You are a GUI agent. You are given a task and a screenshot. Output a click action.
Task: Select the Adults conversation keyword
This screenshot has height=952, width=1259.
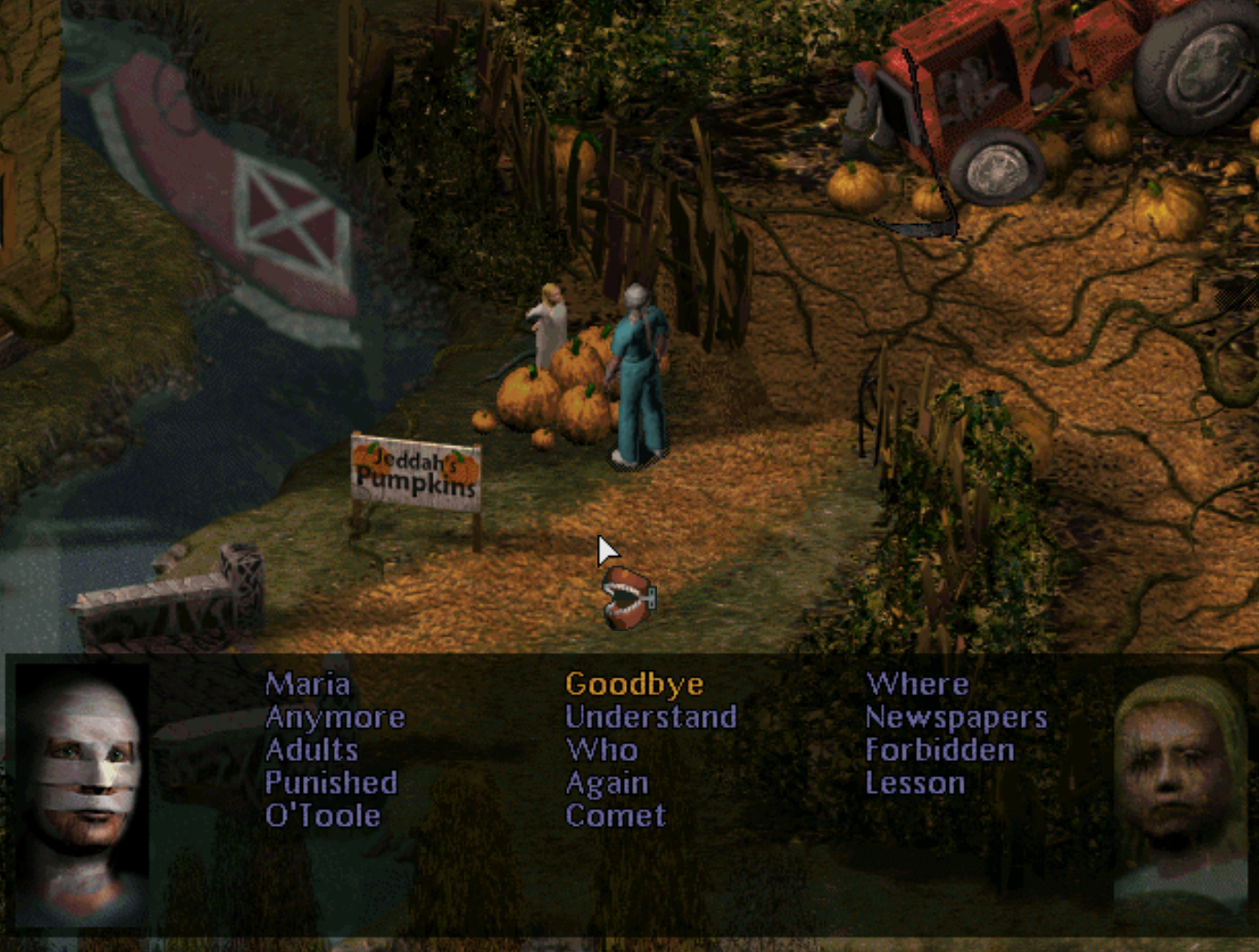pyautogui.click(x=311, y=750)
